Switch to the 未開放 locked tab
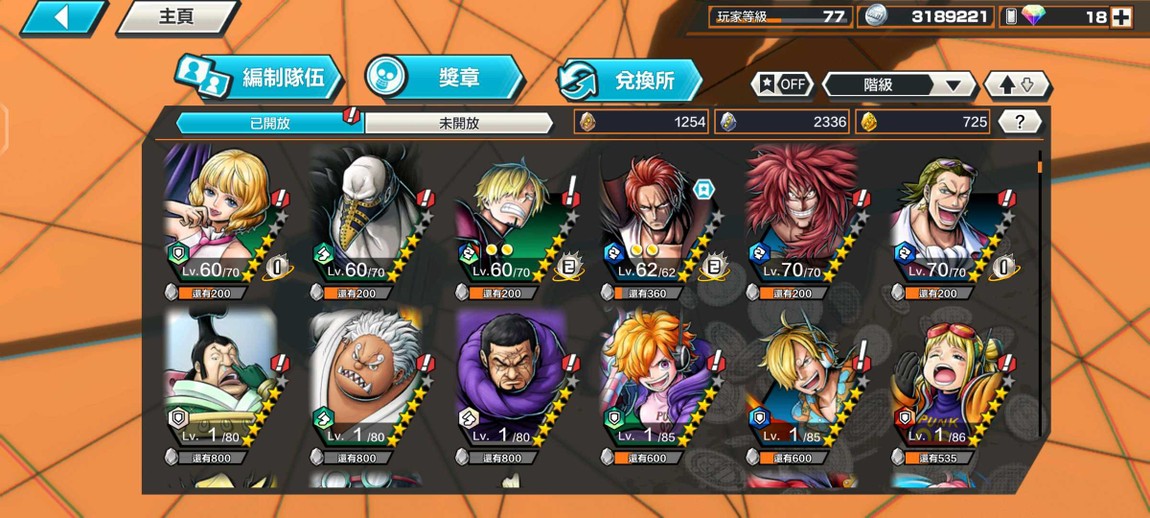Screen dimensions: 1150x518 (459, 123)
